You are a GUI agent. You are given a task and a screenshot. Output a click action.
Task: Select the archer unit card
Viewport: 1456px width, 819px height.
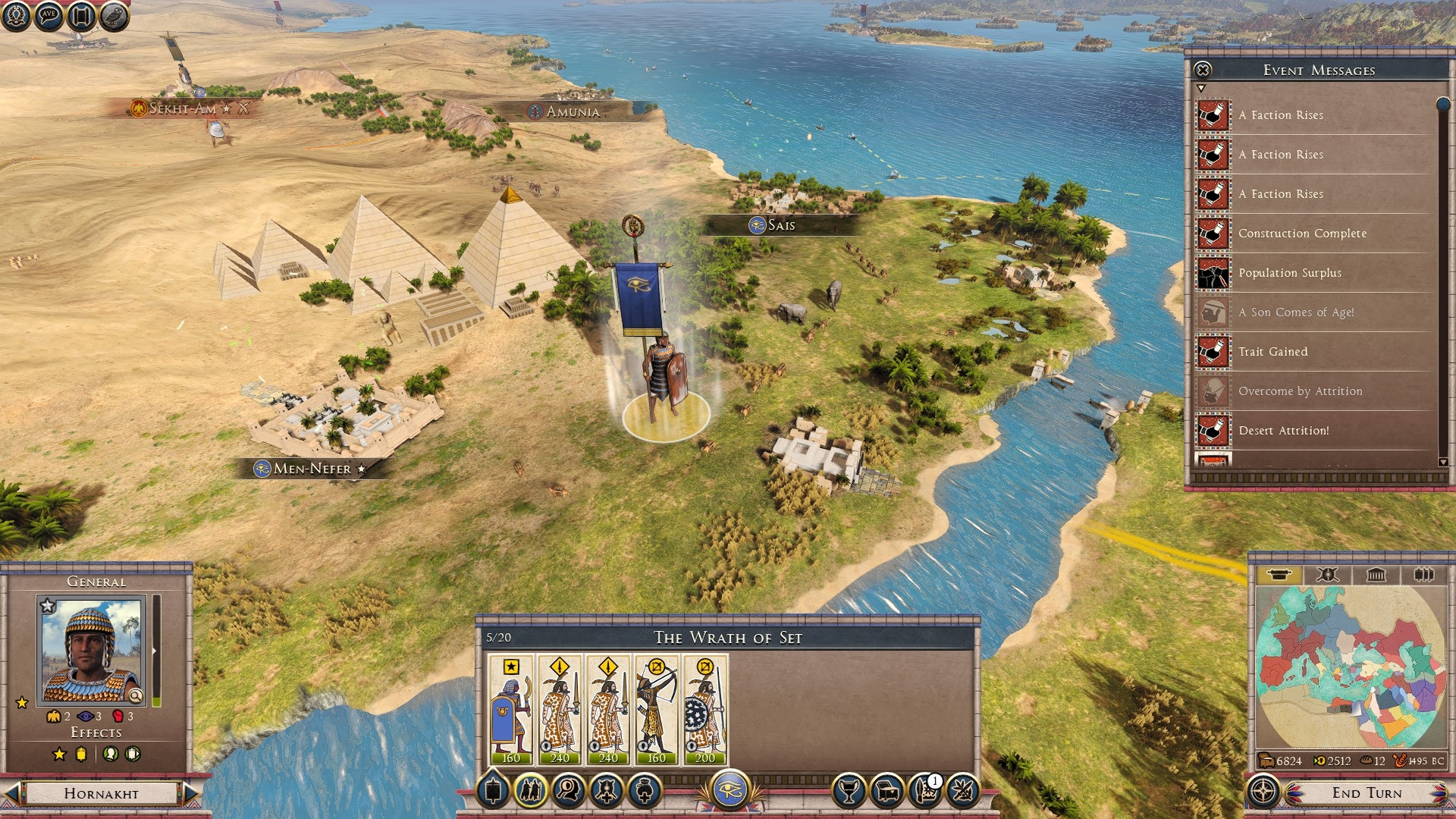click(657, 710)
